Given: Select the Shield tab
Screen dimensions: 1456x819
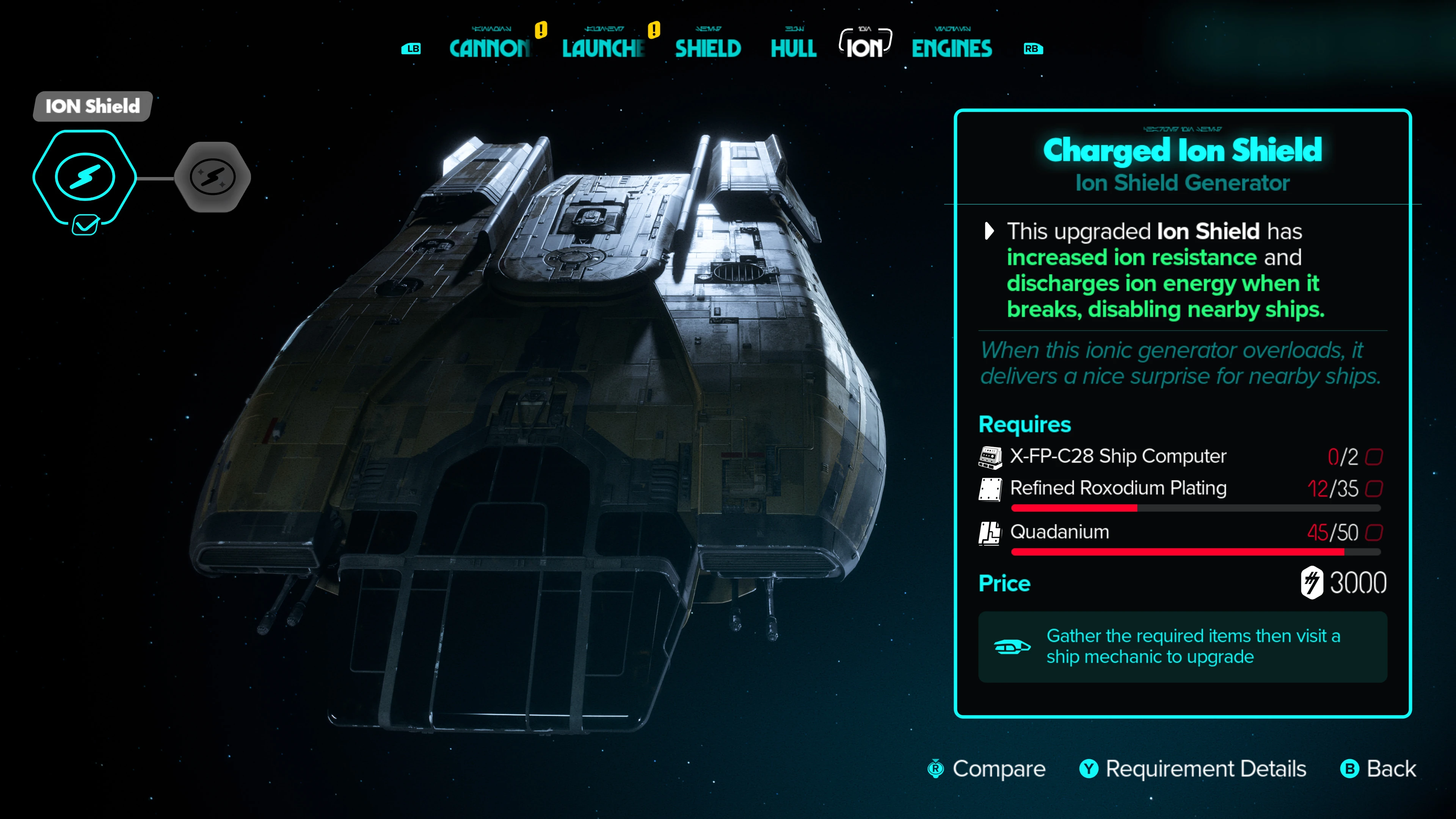Looking at the screenshot, I should [x=708, y=49].
